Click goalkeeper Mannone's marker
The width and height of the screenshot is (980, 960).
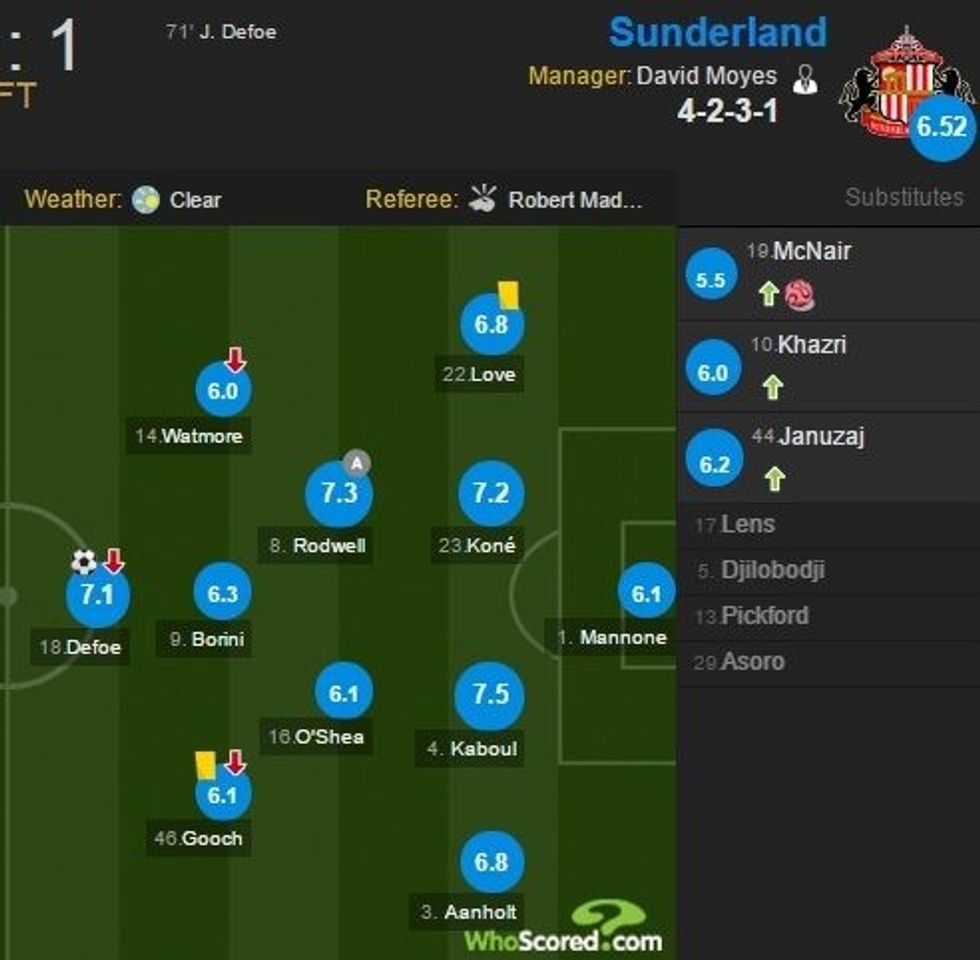(646, 595)
